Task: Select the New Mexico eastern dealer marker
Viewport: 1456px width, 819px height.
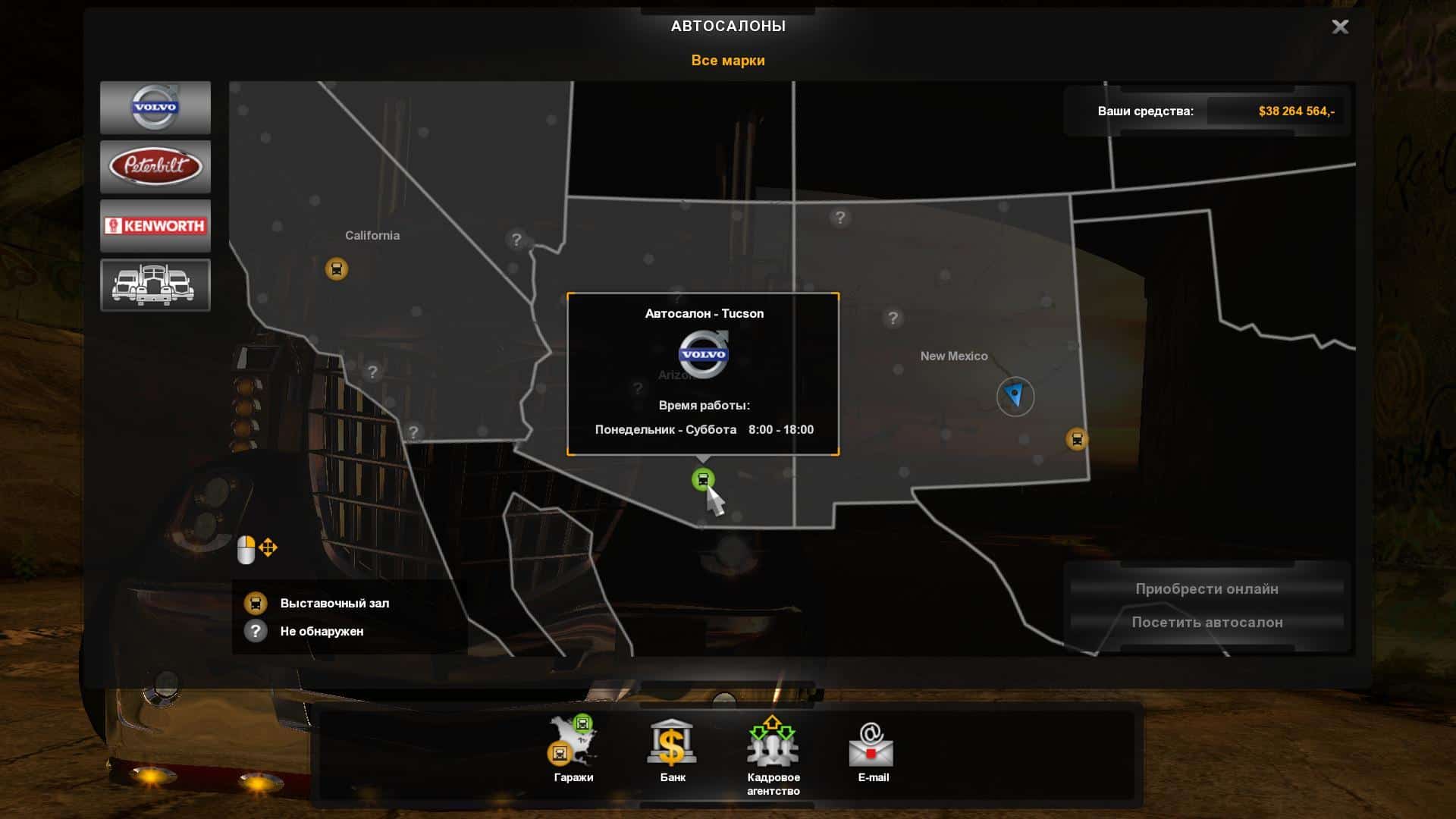Action: pos(1077,439)
